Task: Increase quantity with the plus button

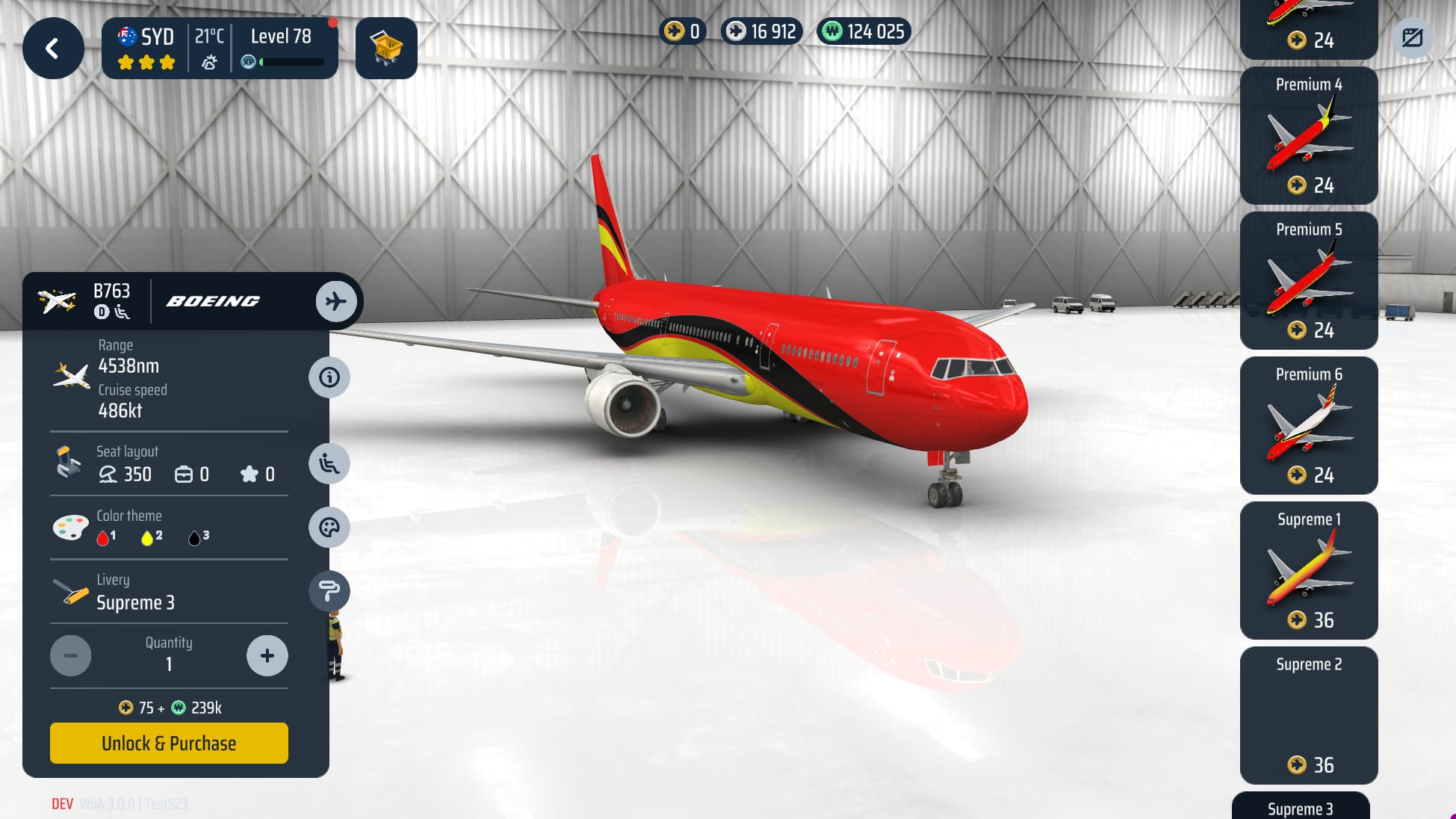Action: point(267,655)
